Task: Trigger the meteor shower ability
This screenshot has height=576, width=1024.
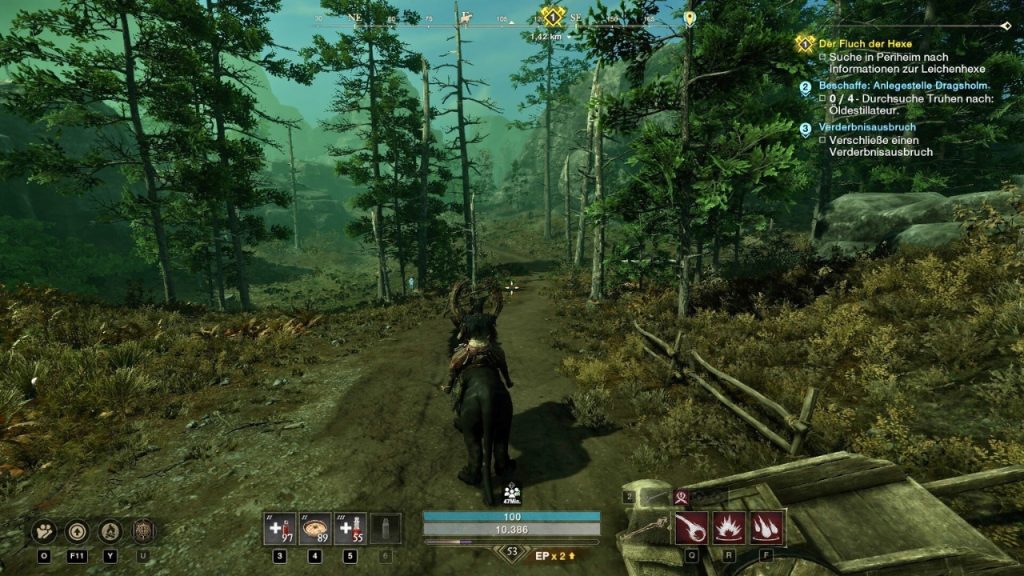Action: coord(766,527)
